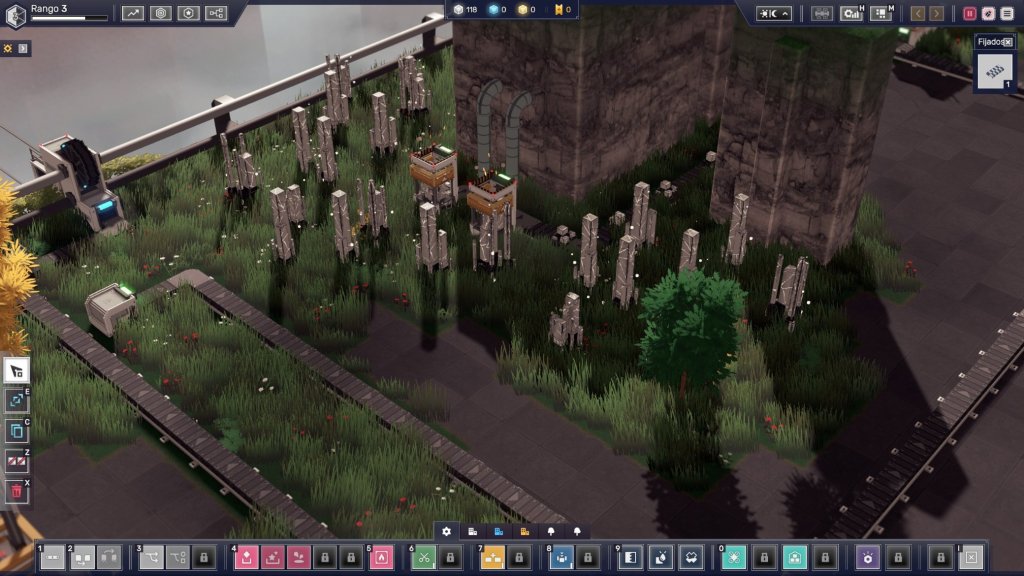
Task: Toggle the day and night lighting dropdown
Action: tap(774, 13)
